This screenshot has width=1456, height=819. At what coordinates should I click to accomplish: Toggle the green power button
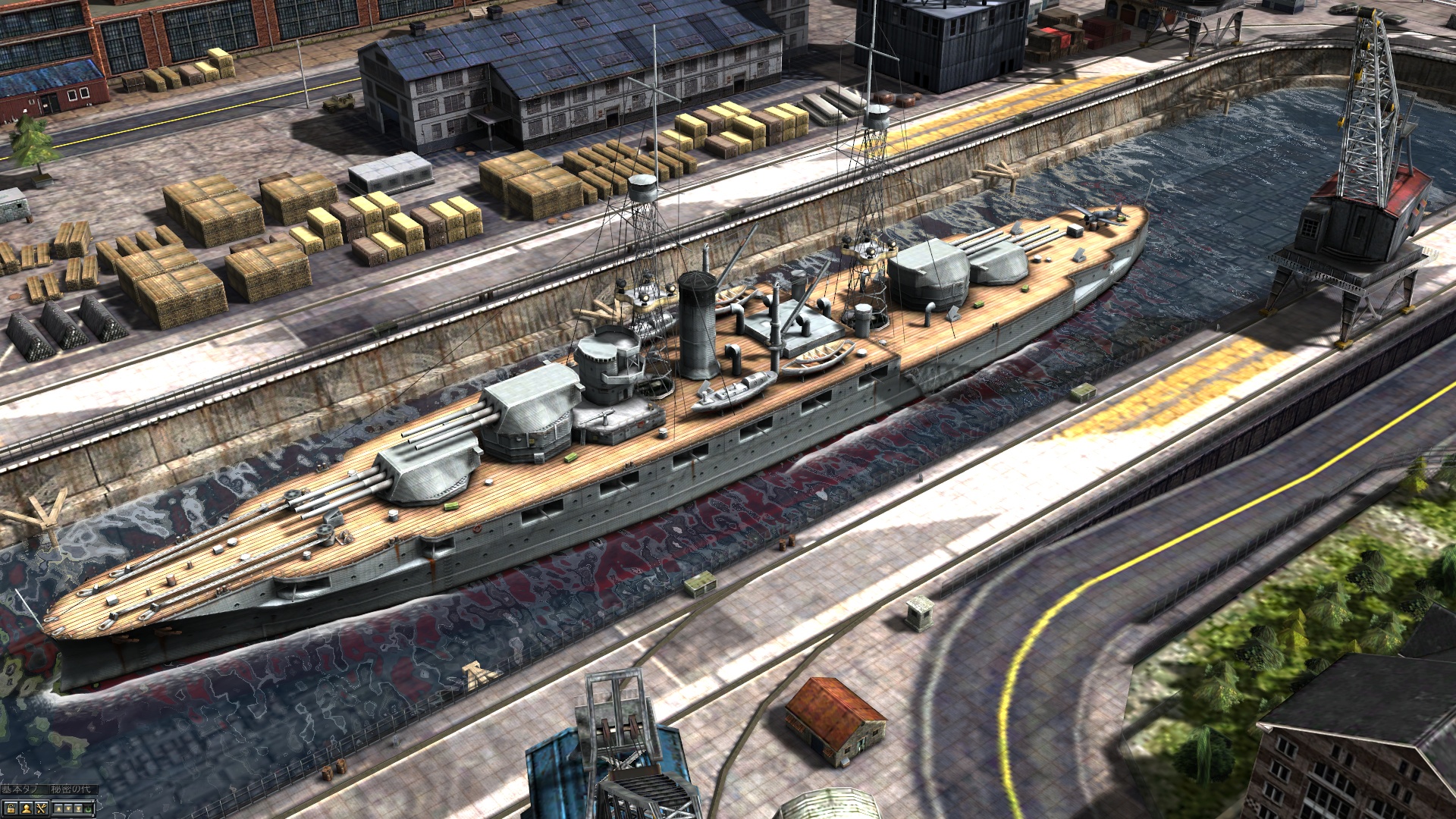point(88,809)
